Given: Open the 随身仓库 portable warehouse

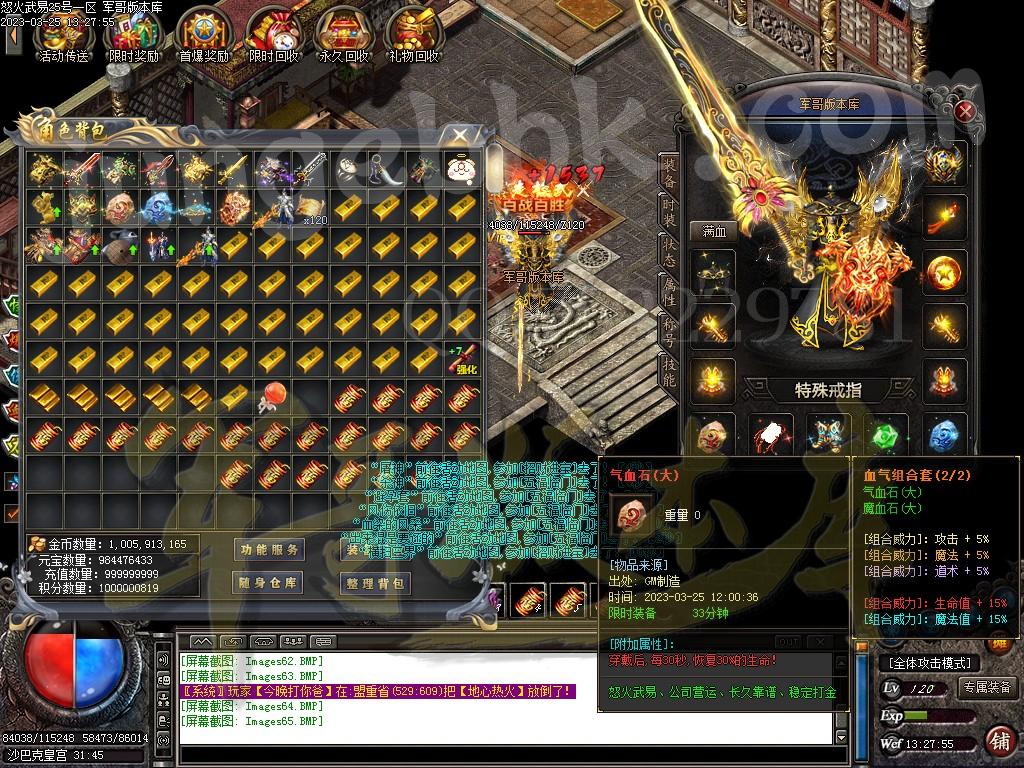Looking at the screenshot, I should click(x=269, y=583).
